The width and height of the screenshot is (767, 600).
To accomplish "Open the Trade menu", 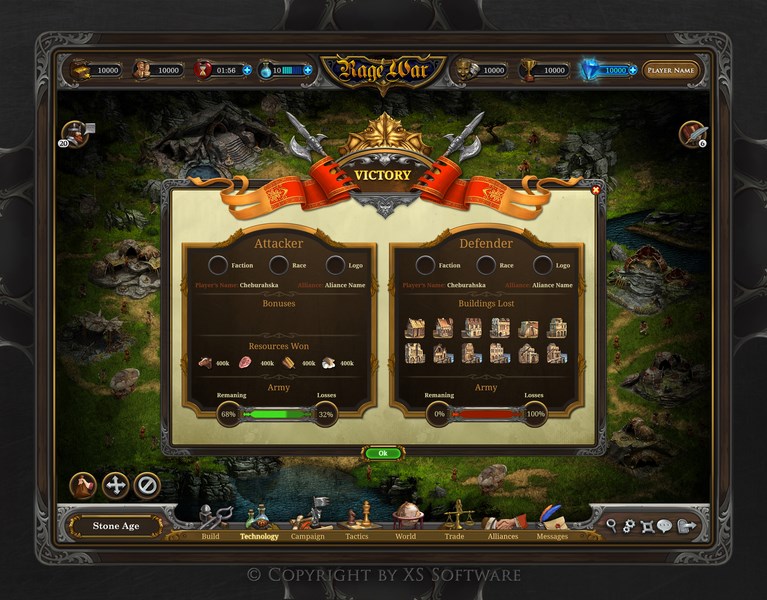I will point(455,521).
